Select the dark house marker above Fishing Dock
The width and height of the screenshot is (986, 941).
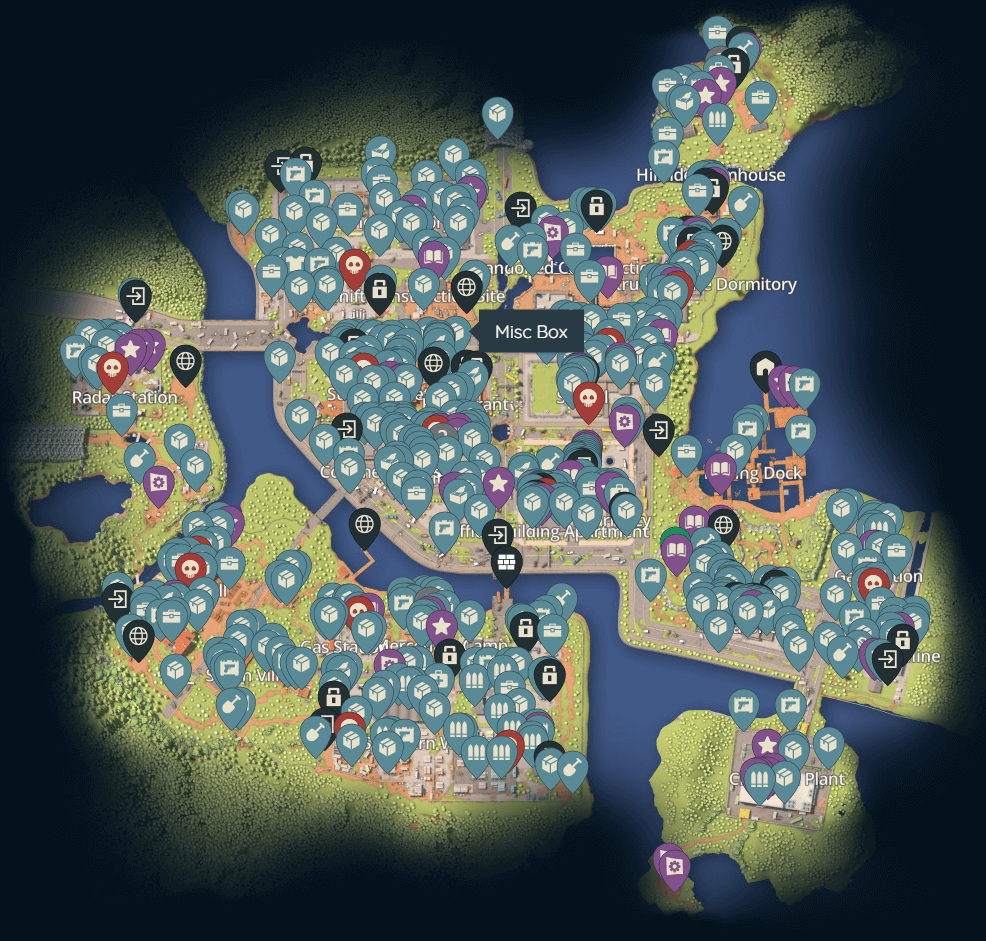pos(766,368)
